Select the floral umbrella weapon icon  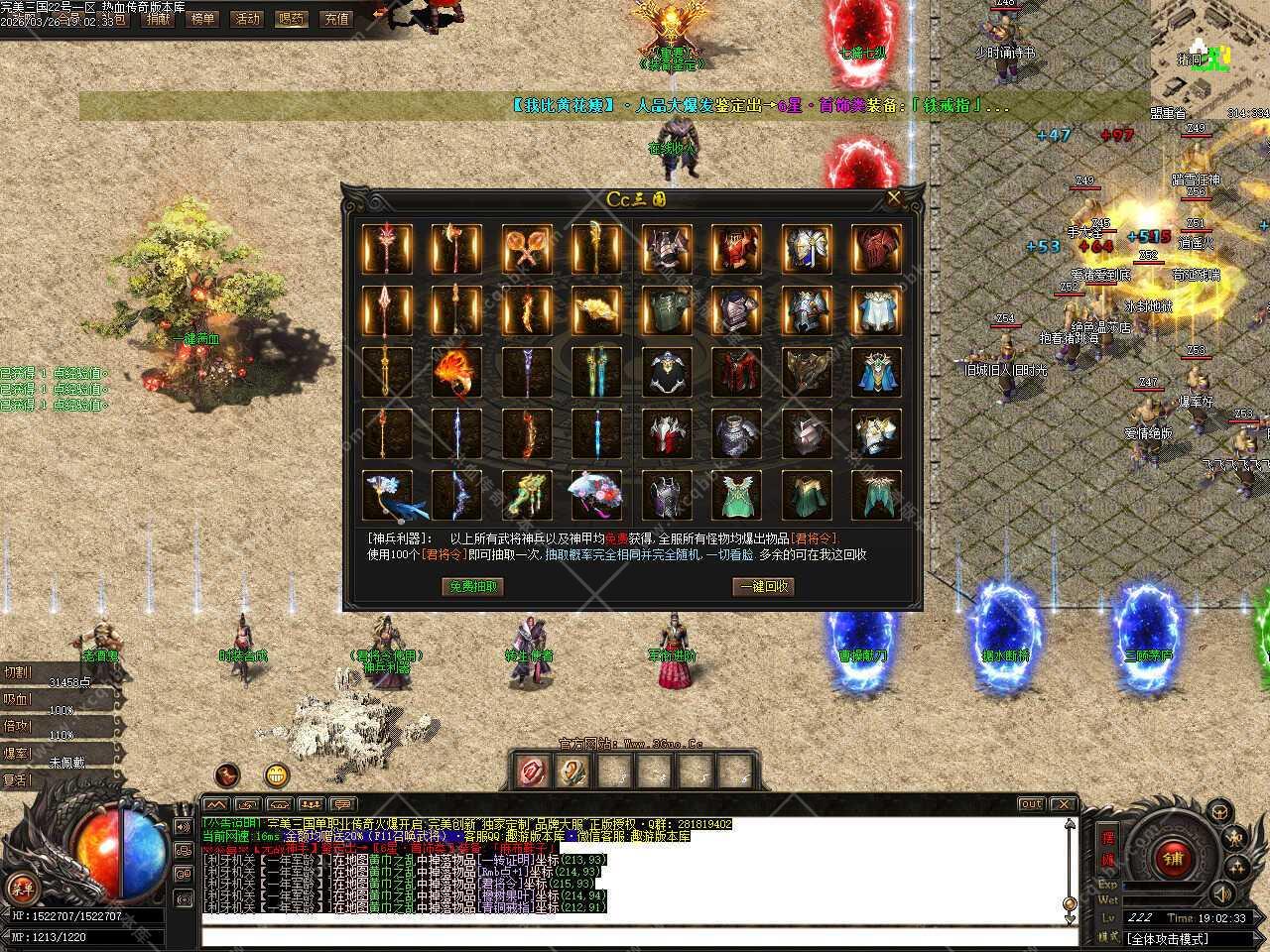coord(595,495)
